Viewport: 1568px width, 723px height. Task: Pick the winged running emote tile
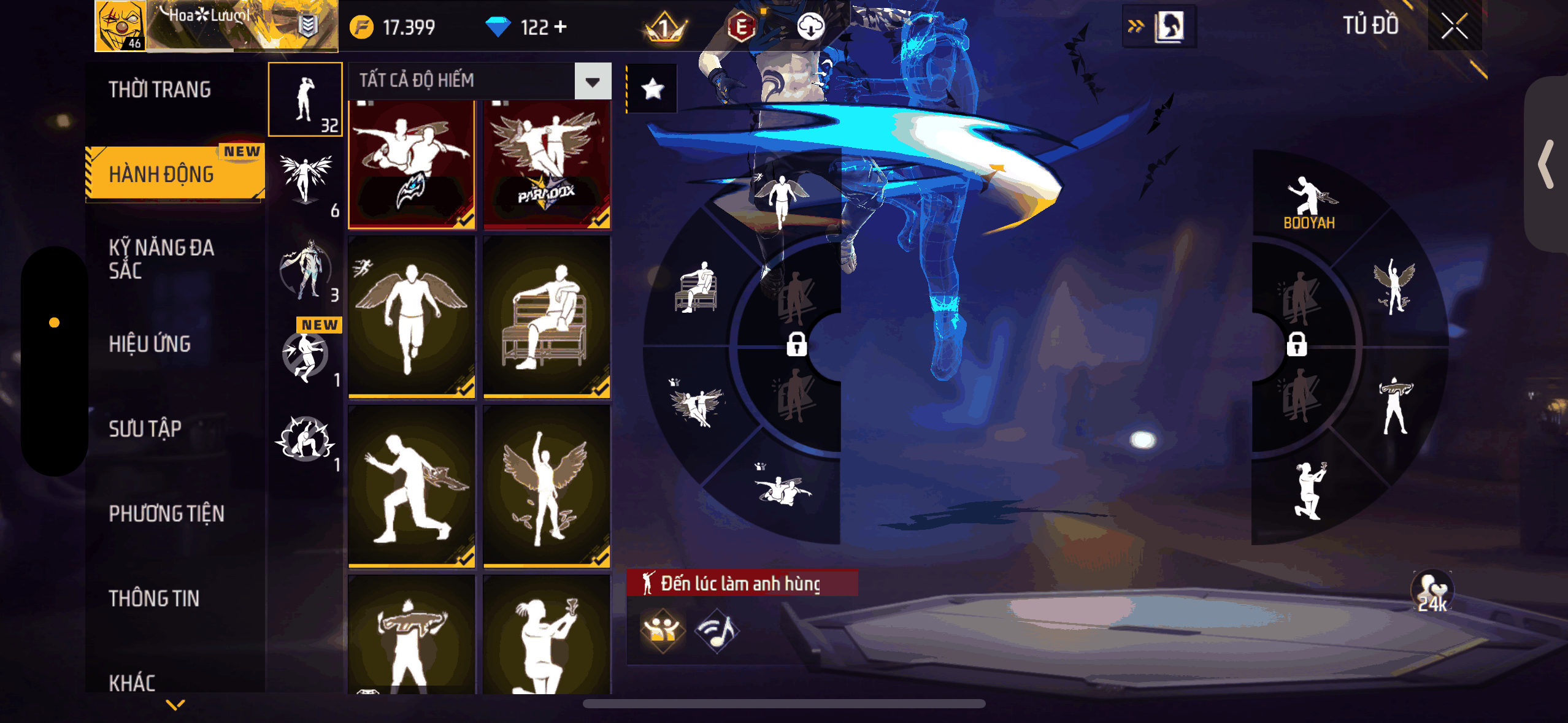pyautogui.click(x=412, y=316)
